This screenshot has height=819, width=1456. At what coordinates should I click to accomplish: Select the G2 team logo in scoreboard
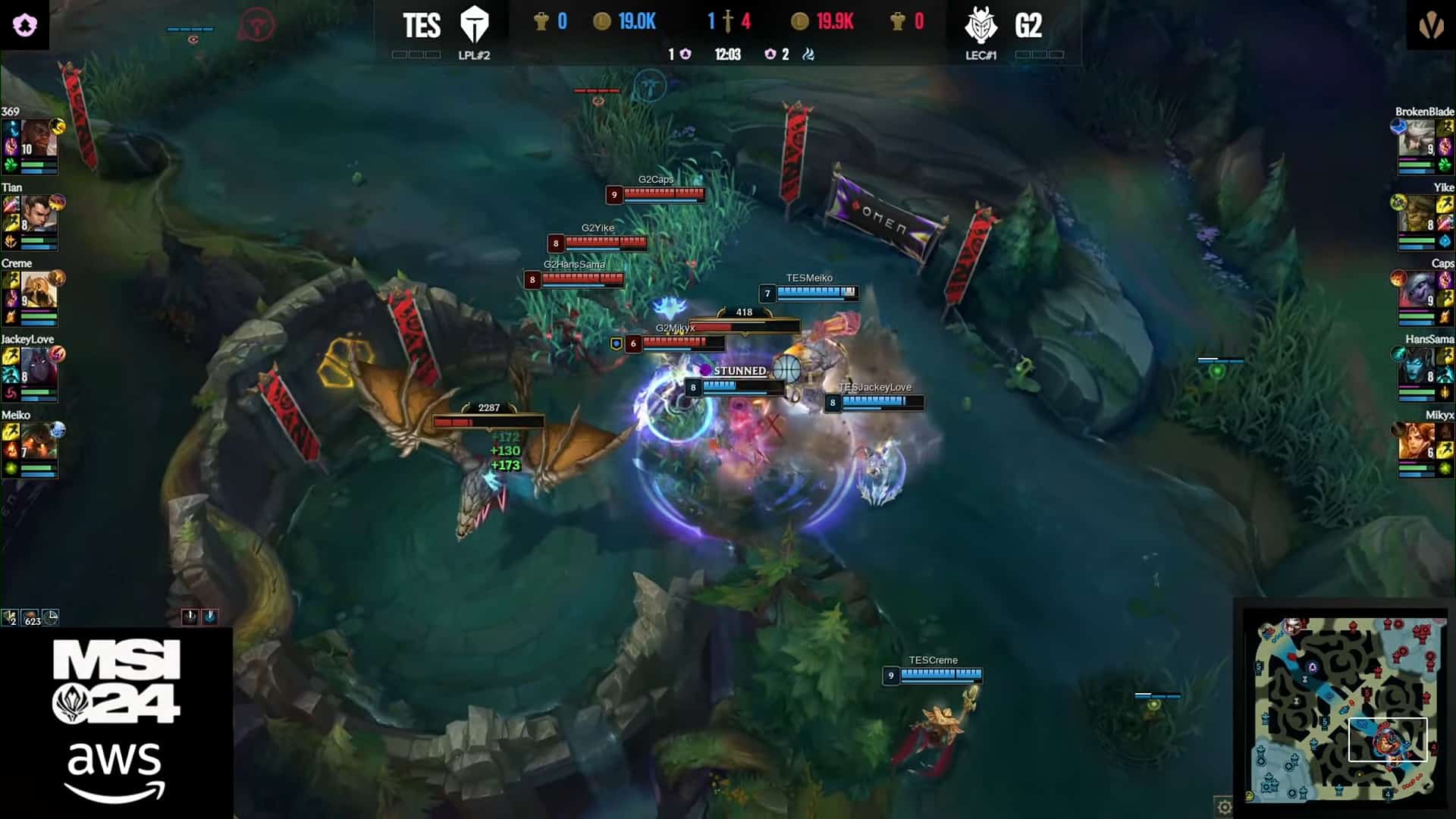pyautogui.click(x=982, y=24)
